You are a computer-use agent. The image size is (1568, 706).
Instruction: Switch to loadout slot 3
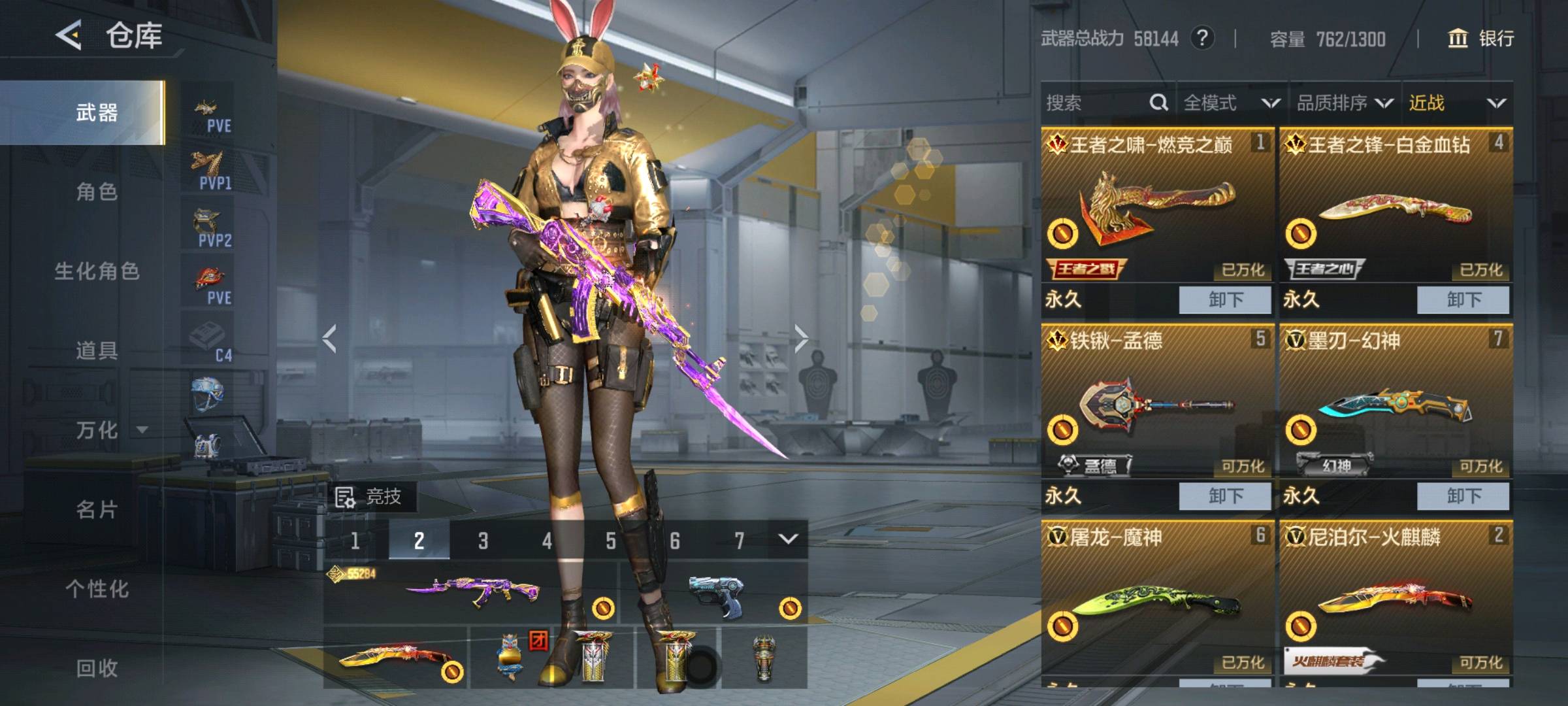[483, 541]
